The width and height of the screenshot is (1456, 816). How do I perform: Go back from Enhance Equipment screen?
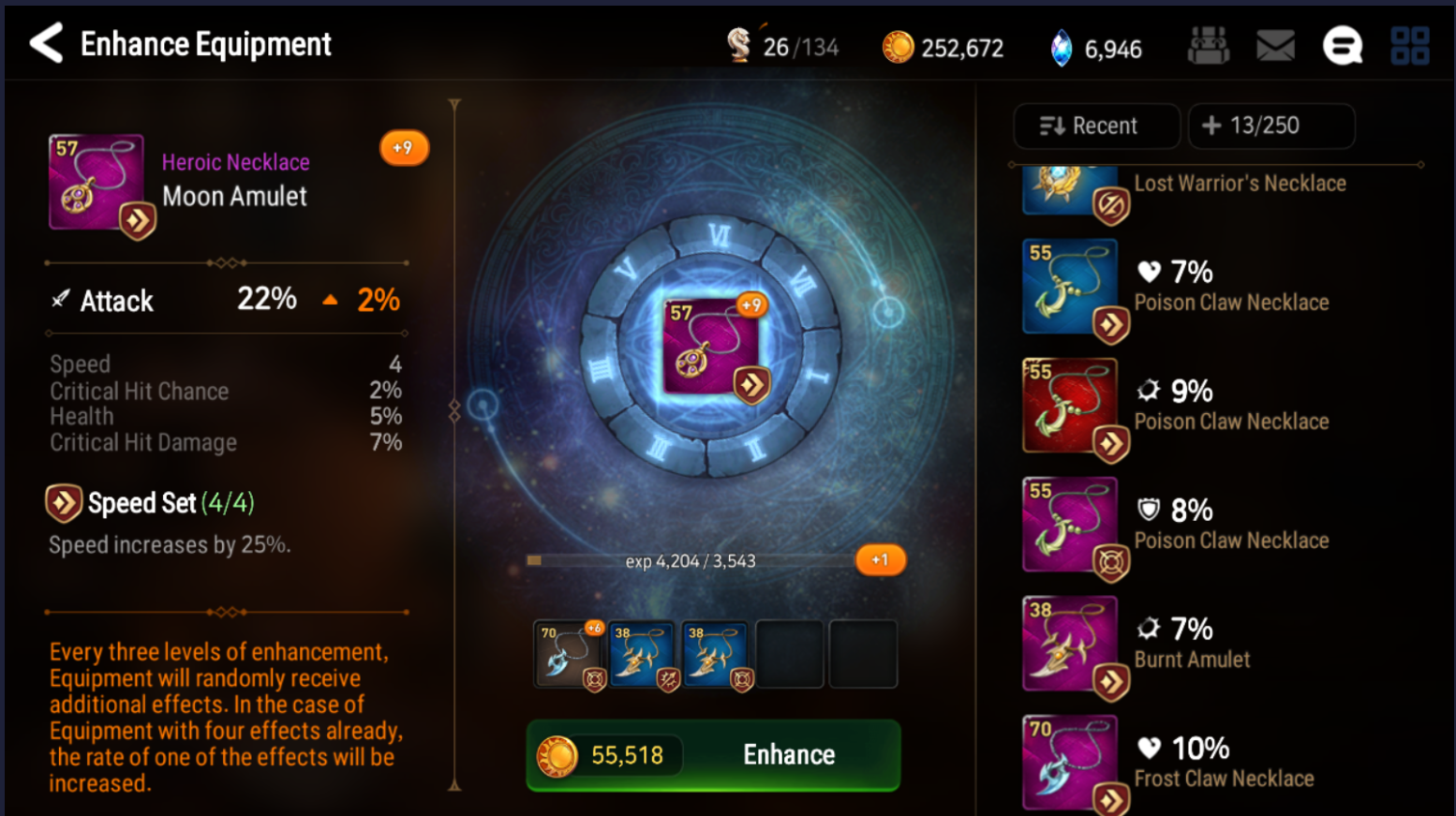pyautogui.click(x=47, y=44)
